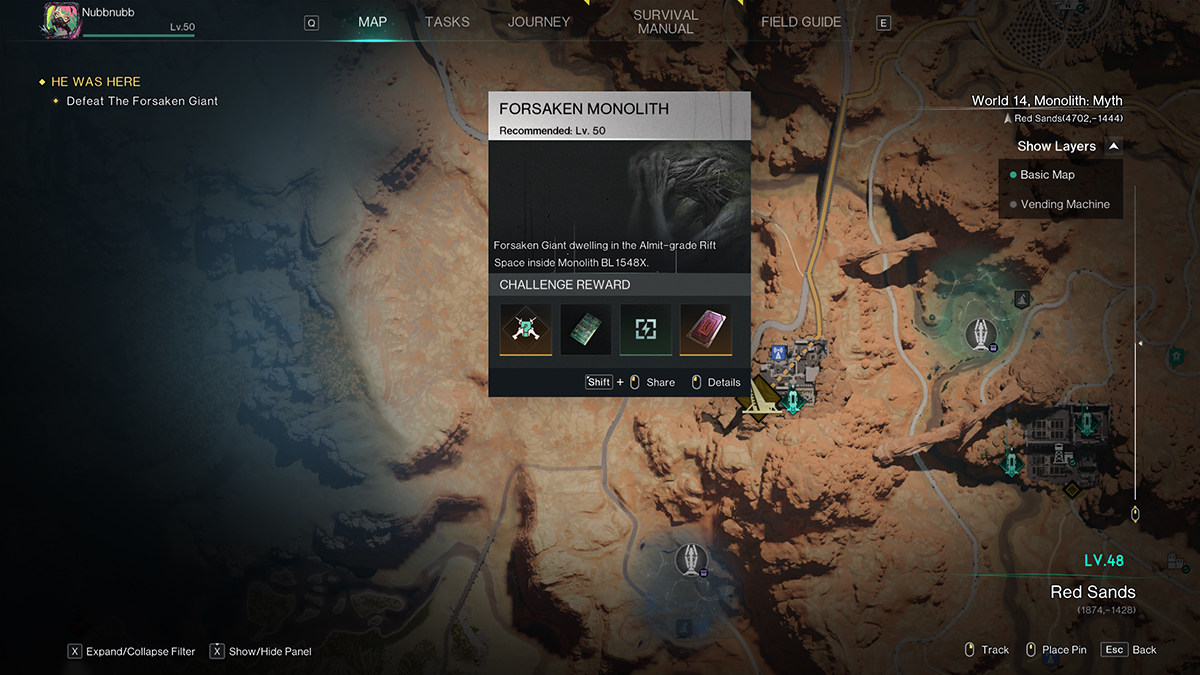
Task: Enable the Vending Machine layer
Action: pyautogui.click(x=1064, y=204)
